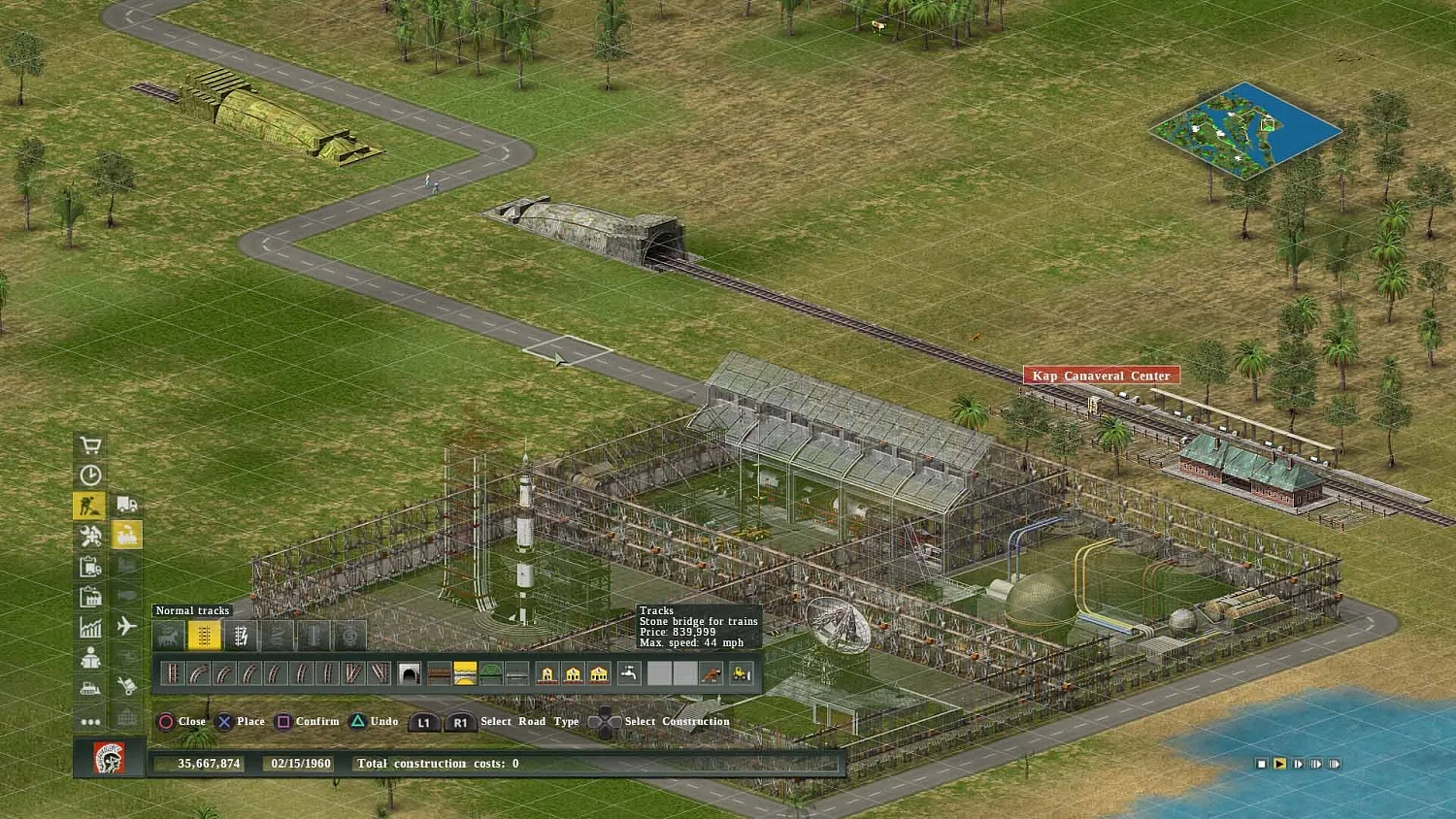Select the bulldozer icon in the sidebar
This screenshot has height=819, width=1456.
click(90, 688)
